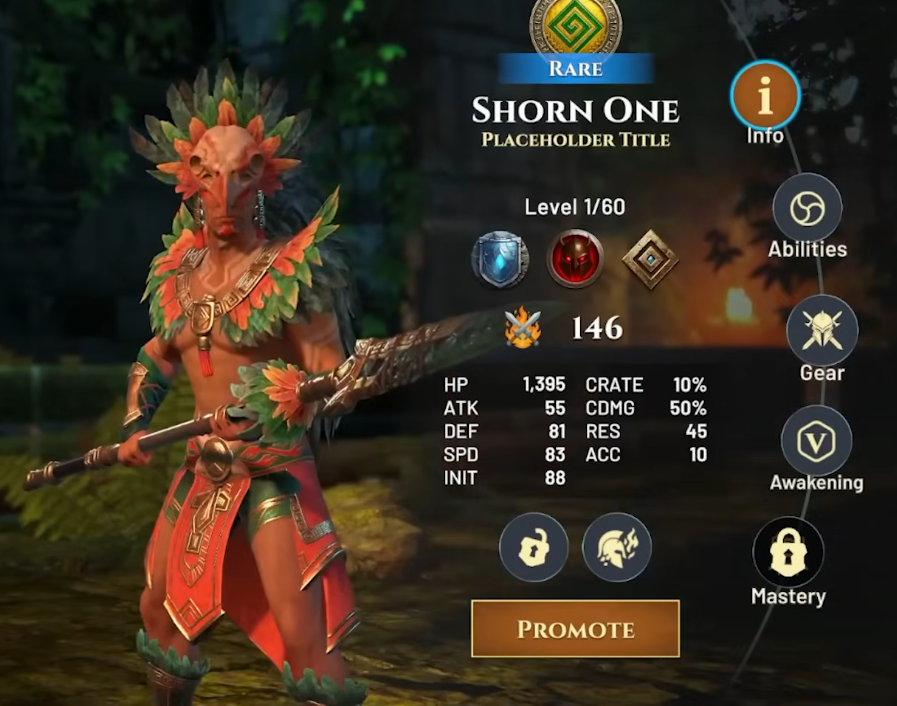Select the locked Mastery tab
The height and width of the screenshot is (706, 897).
(788, 553)
